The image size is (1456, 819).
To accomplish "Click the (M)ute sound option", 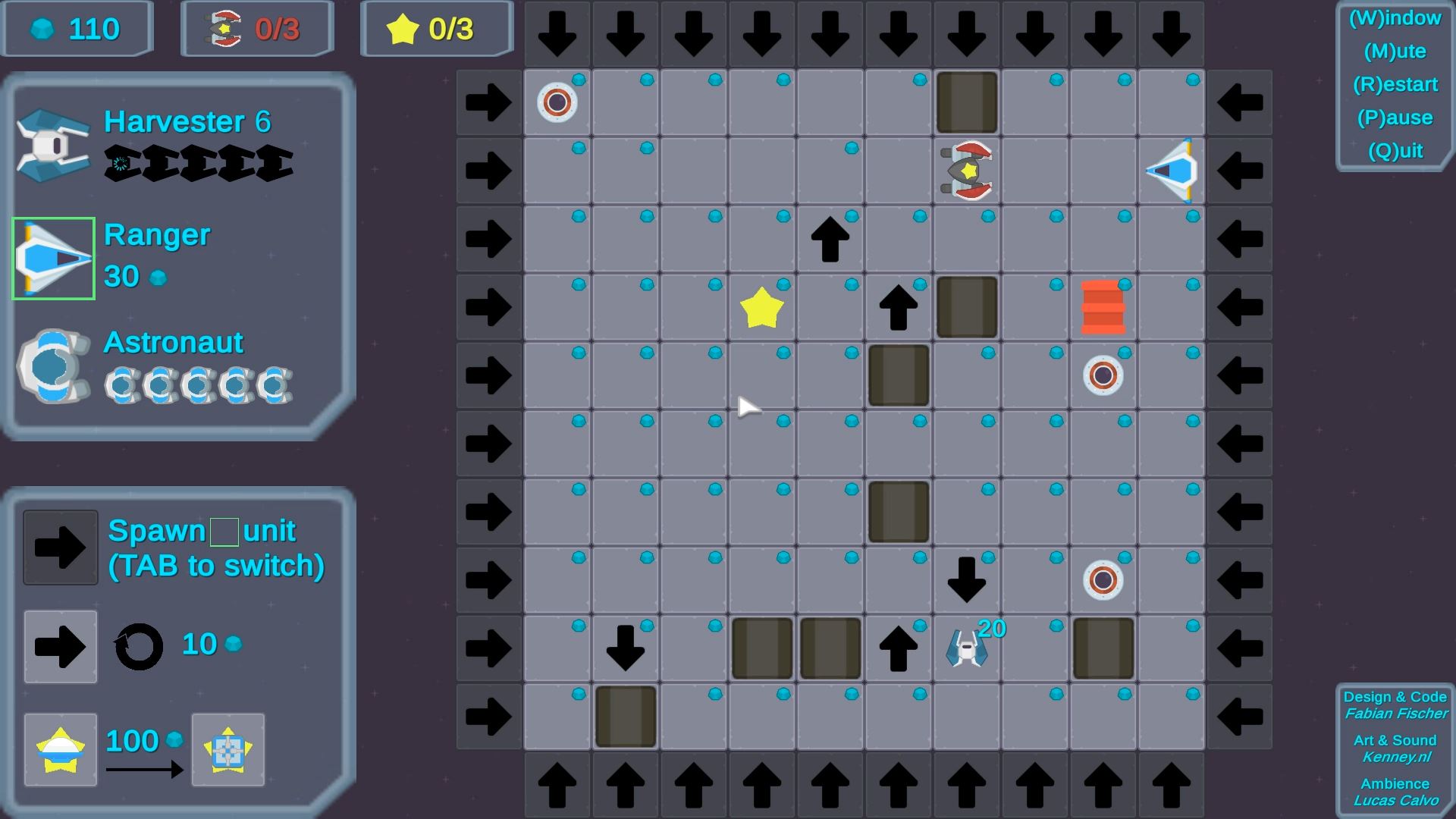I will click(x=1395, y=52).
